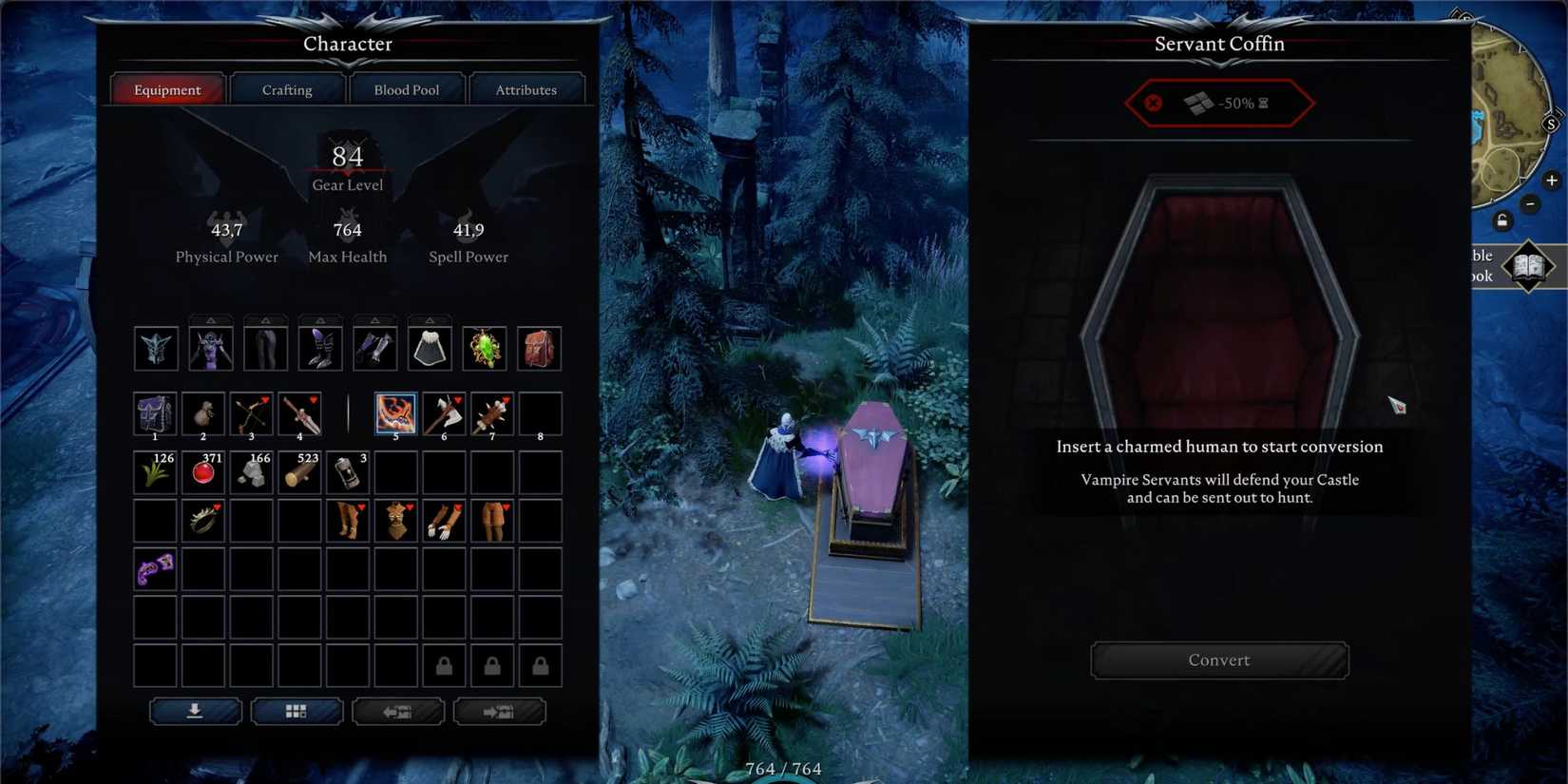
Task: Select the wood stack of 523 in inventory
Action: (299, 472)
